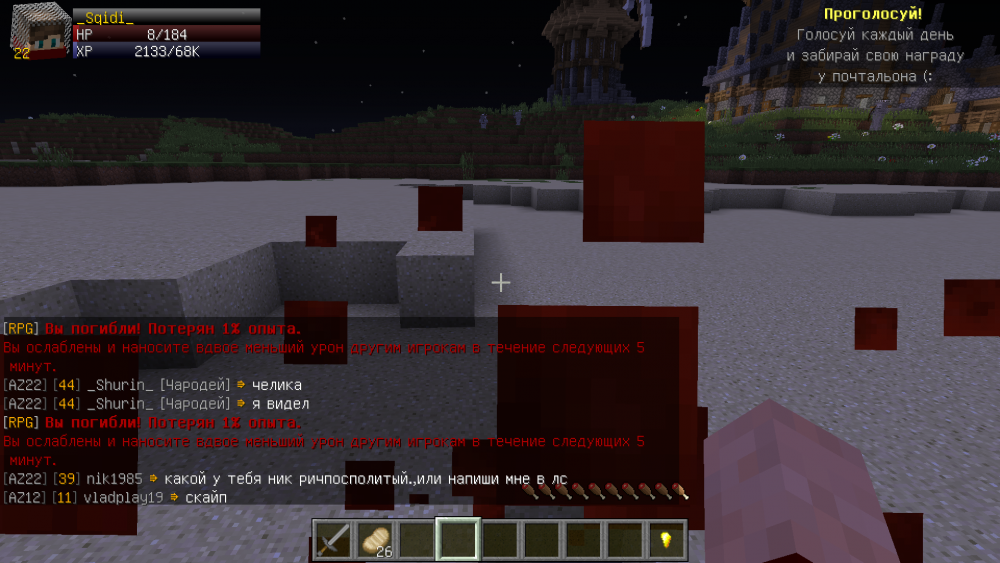Select the baked potato stack slot
This screenshot has width=1000, height=563.
[x=375, y=540]
